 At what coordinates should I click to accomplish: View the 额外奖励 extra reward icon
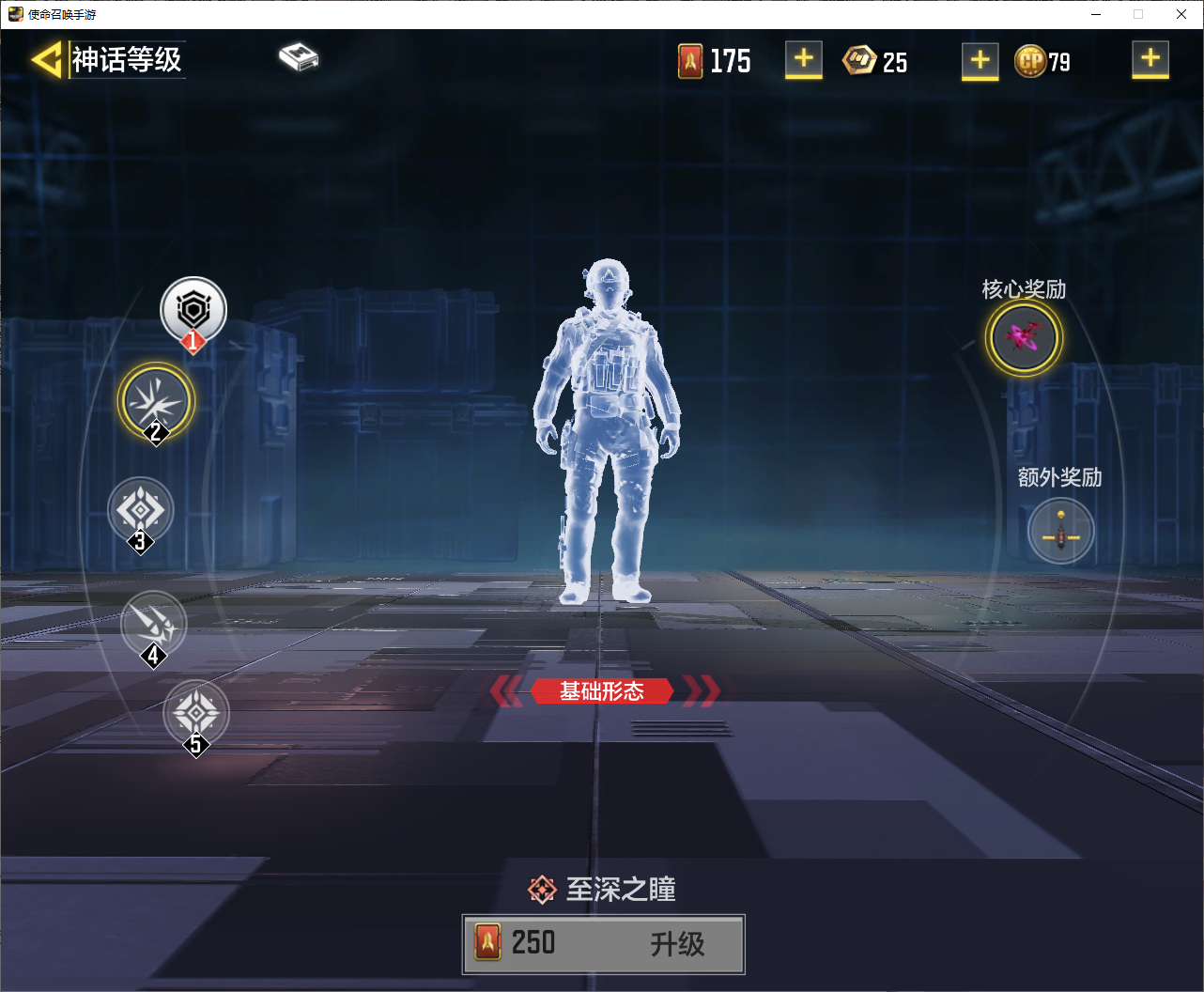(1060, 532)
